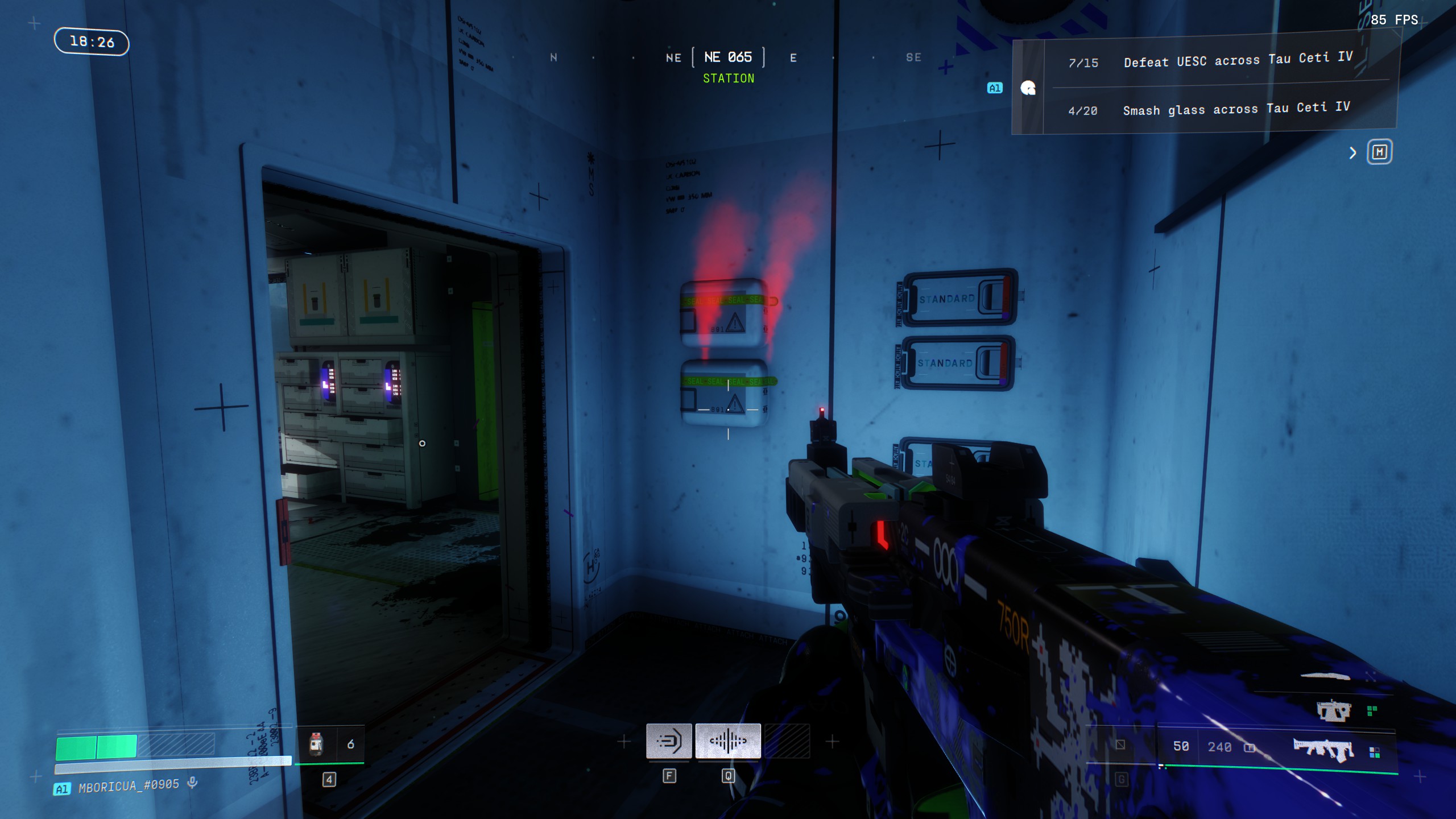
Task: Expand the objective tracker arrow
Action: click(x=1353, y=153)
